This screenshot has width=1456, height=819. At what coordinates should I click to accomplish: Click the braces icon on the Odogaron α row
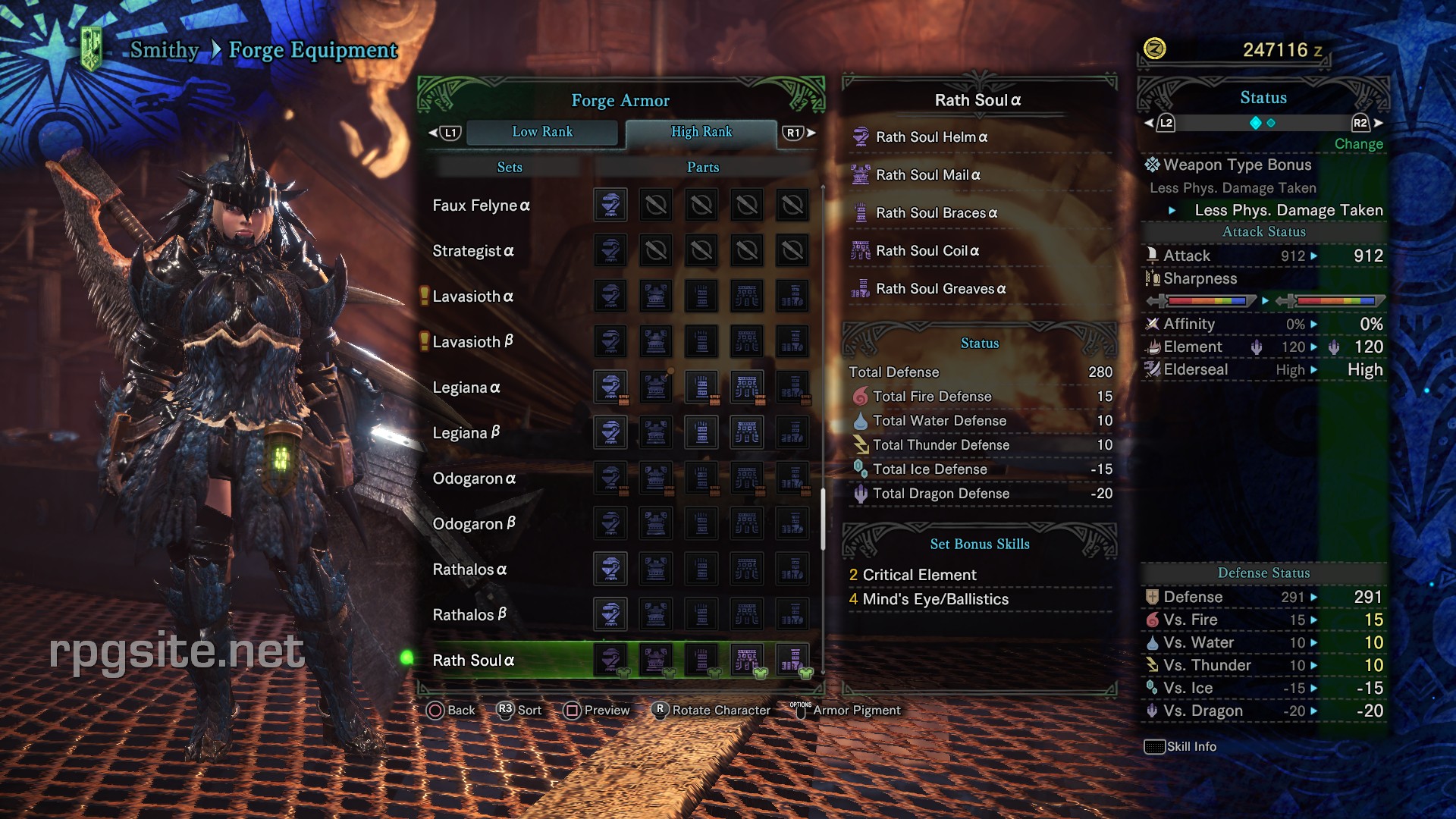pyautogui.click(x=701, y=478)
